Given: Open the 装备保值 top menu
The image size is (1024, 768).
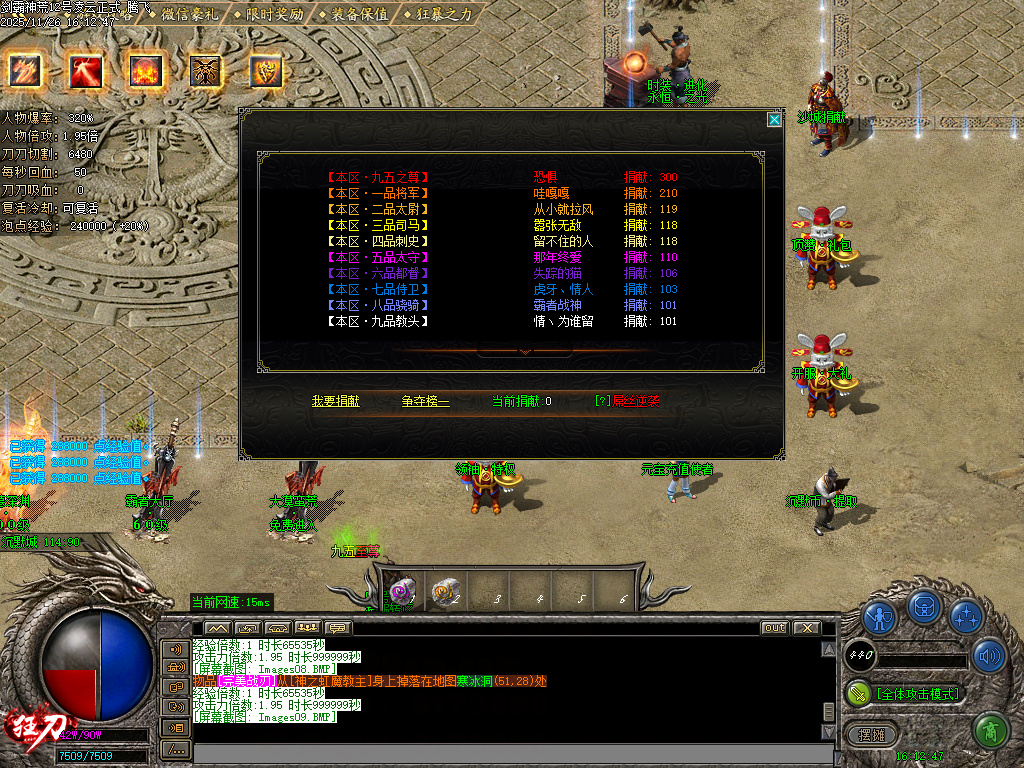Looking at the screenshot, I should click(x=358, y=14).
